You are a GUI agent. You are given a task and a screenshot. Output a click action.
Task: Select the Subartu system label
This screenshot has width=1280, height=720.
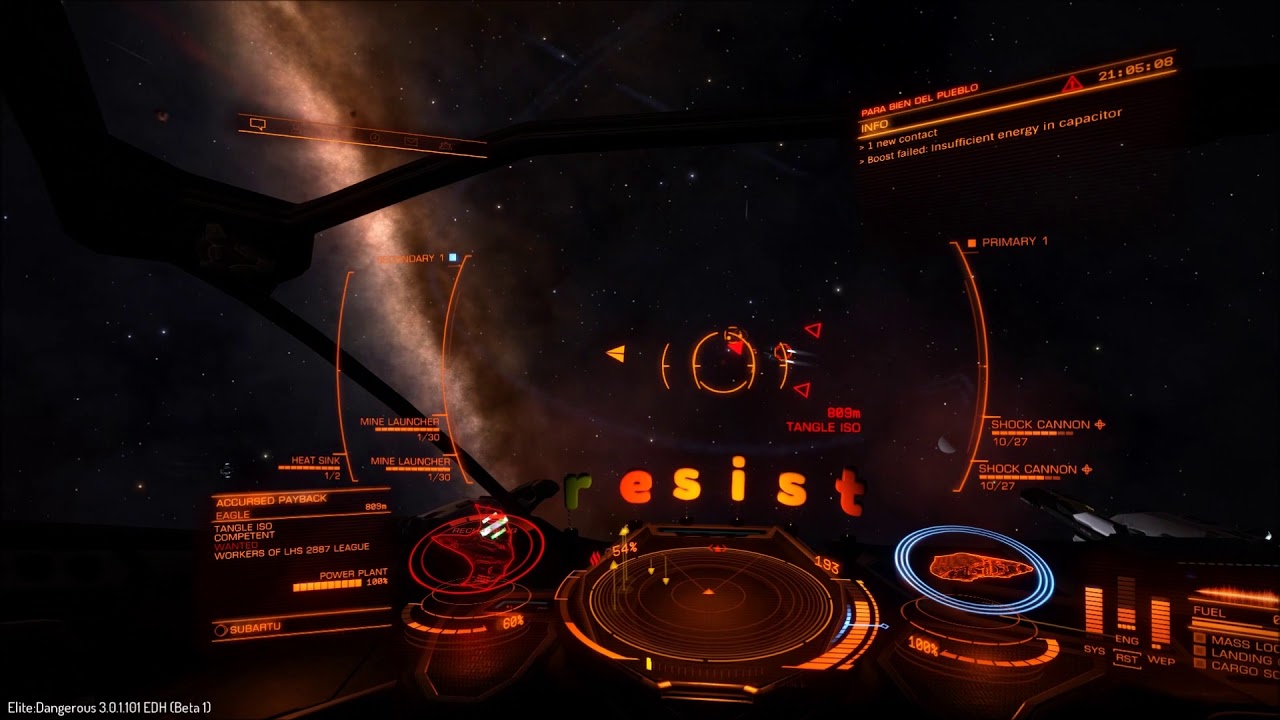(x=255, y=628)
